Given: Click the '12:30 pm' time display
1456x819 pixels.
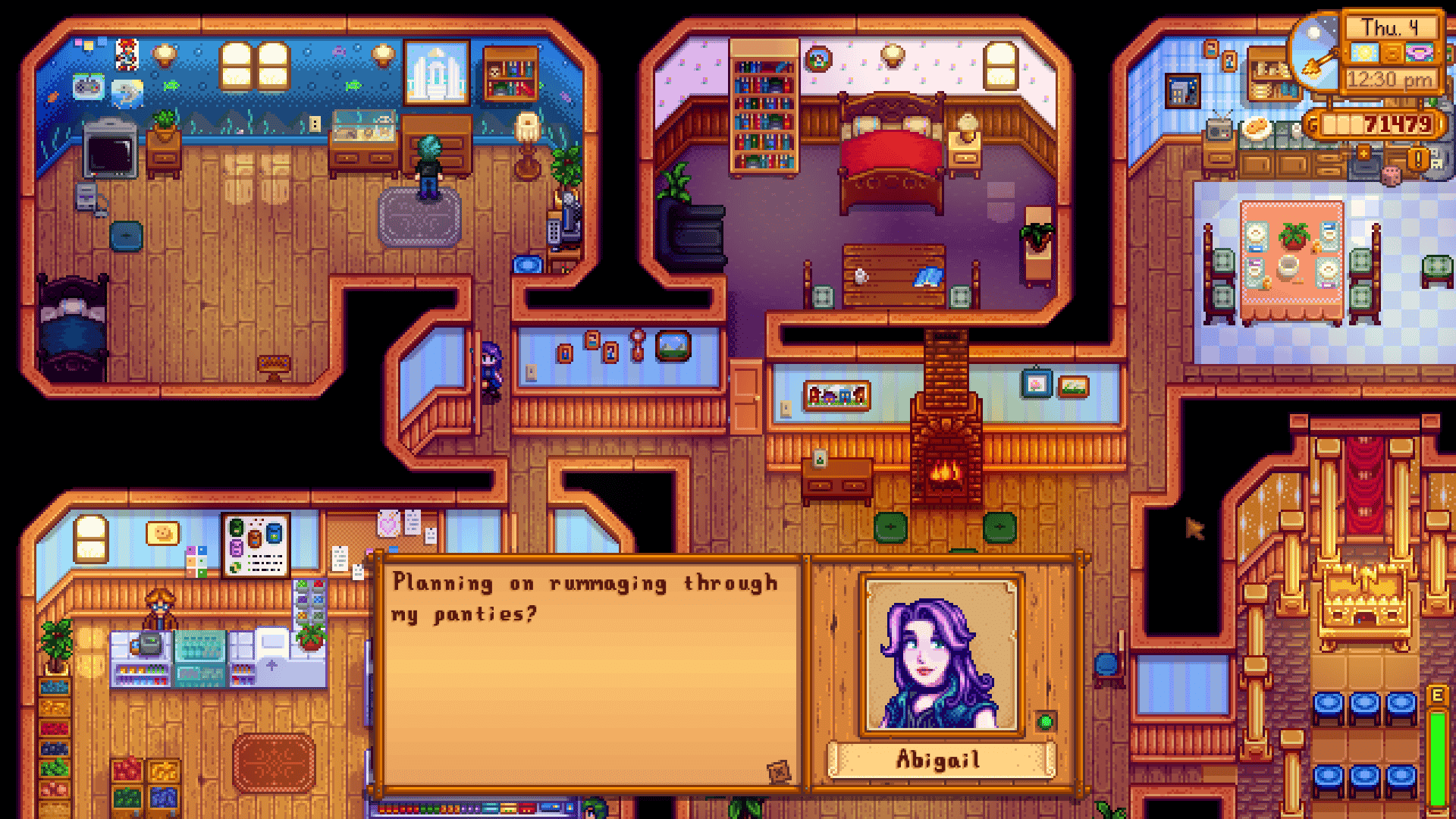Looking at the screenshot, I should 1390,79.
